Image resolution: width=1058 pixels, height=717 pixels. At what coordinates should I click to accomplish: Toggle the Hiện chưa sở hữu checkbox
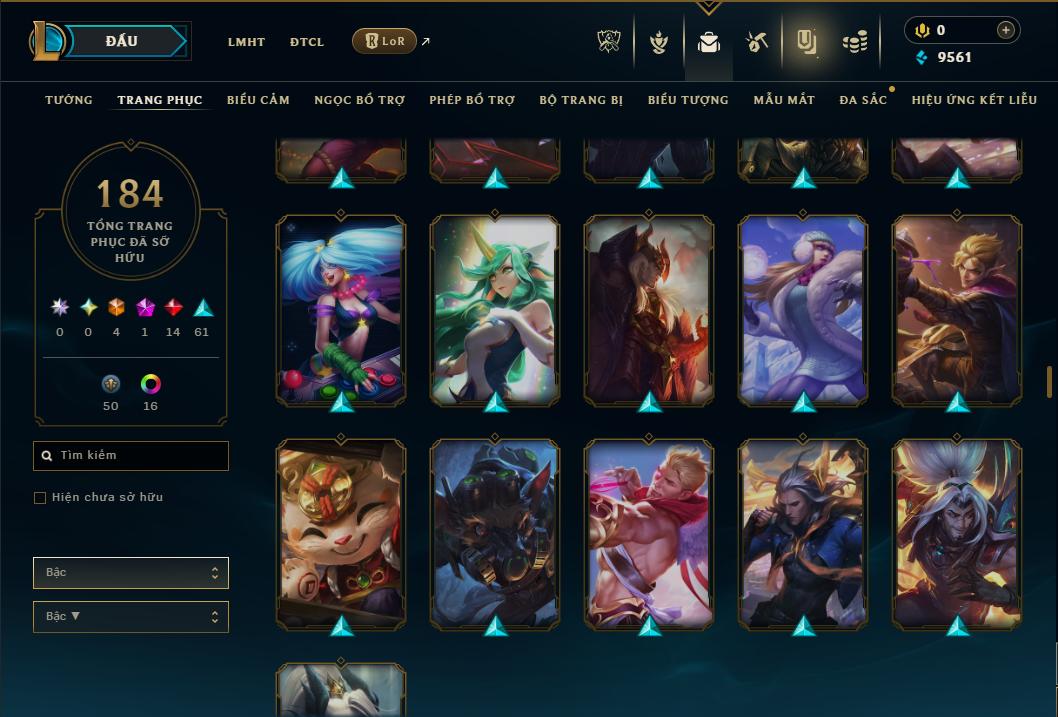(x=40, y=498)
